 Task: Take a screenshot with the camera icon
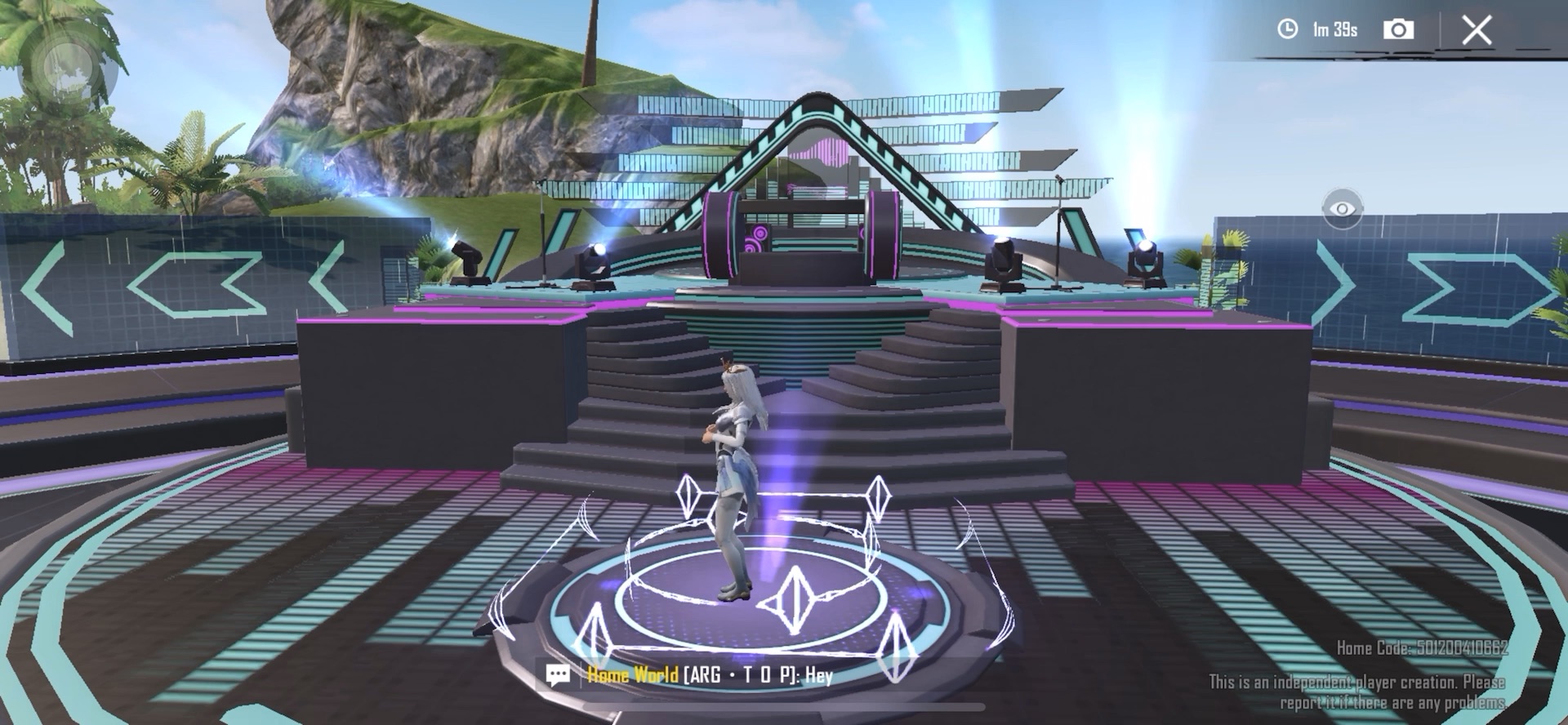pos(1398,29)
